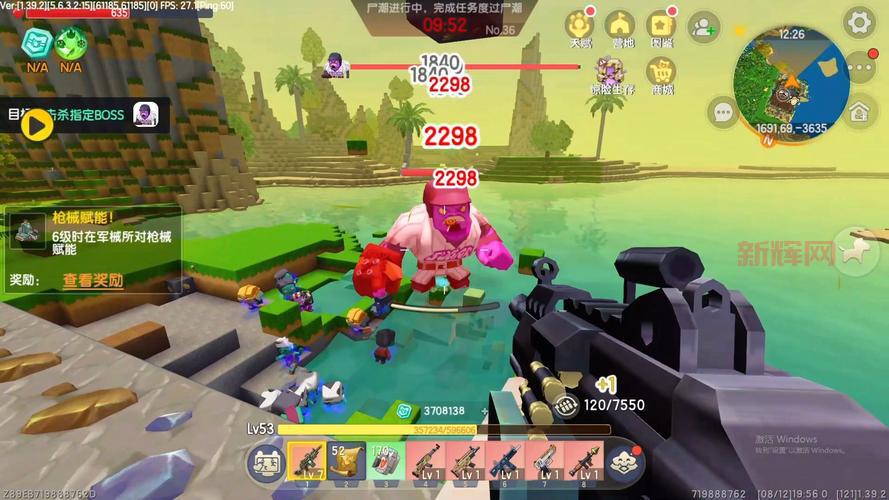Open the three-dot more options button
The image size is (889, 500).
pyautogui.click(x=860, y=68)
